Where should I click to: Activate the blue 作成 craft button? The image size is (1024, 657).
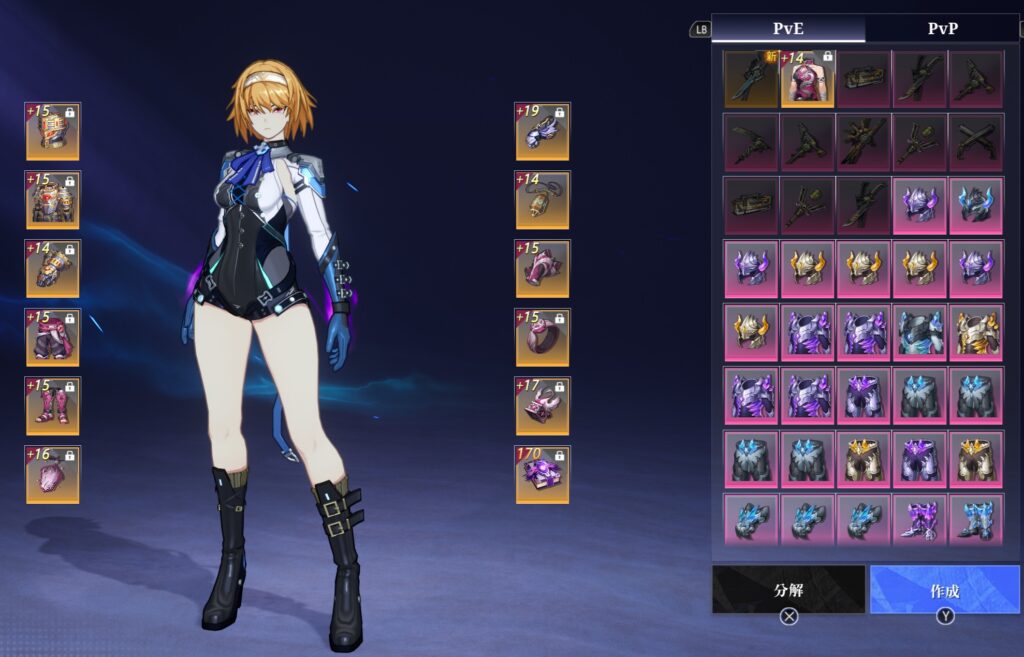click(945, 590)
